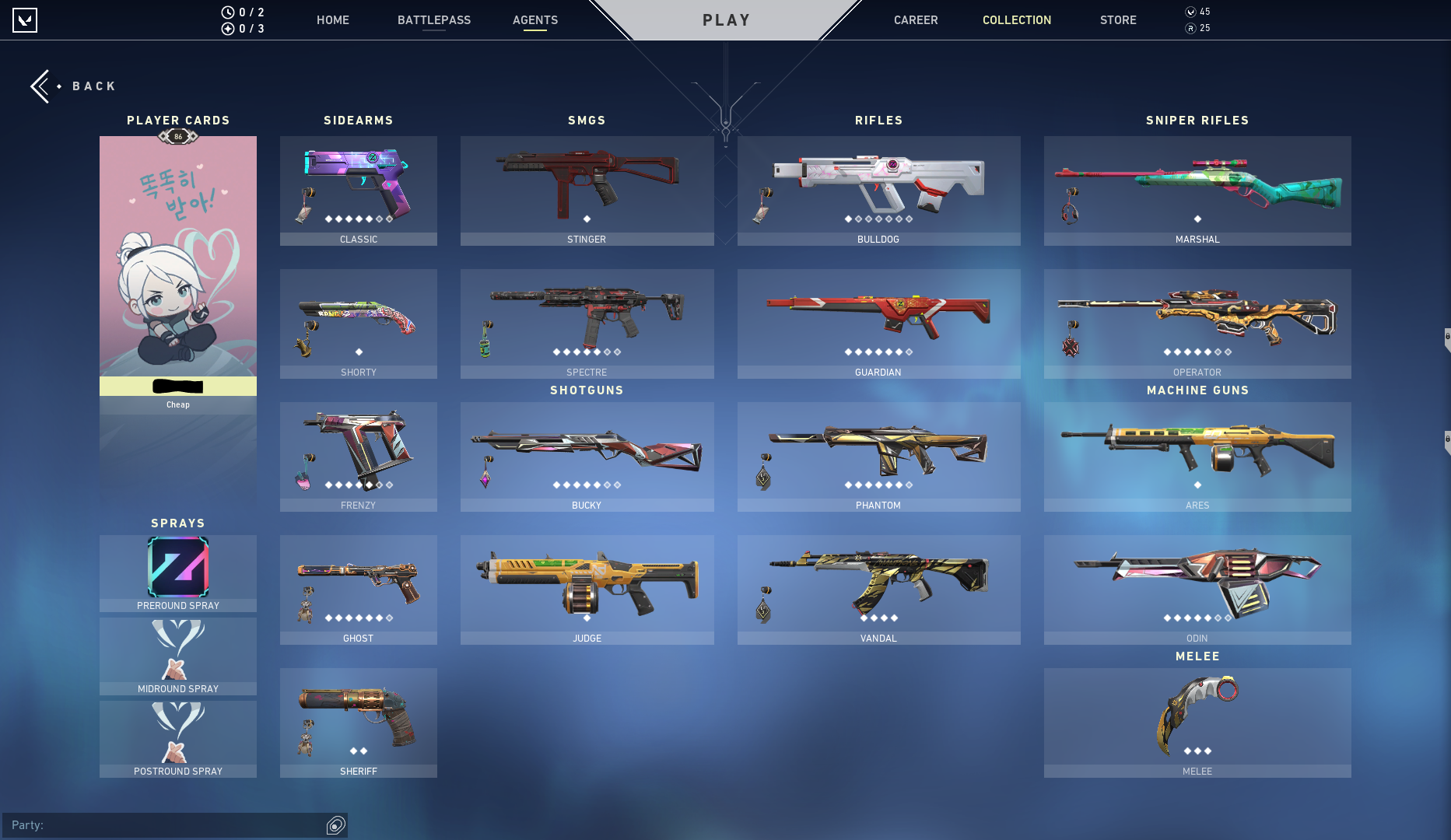Click the Radianite Points currency icon
Screen dimensions: 1451x840
pyautogui.click(x=1189, y=27)
